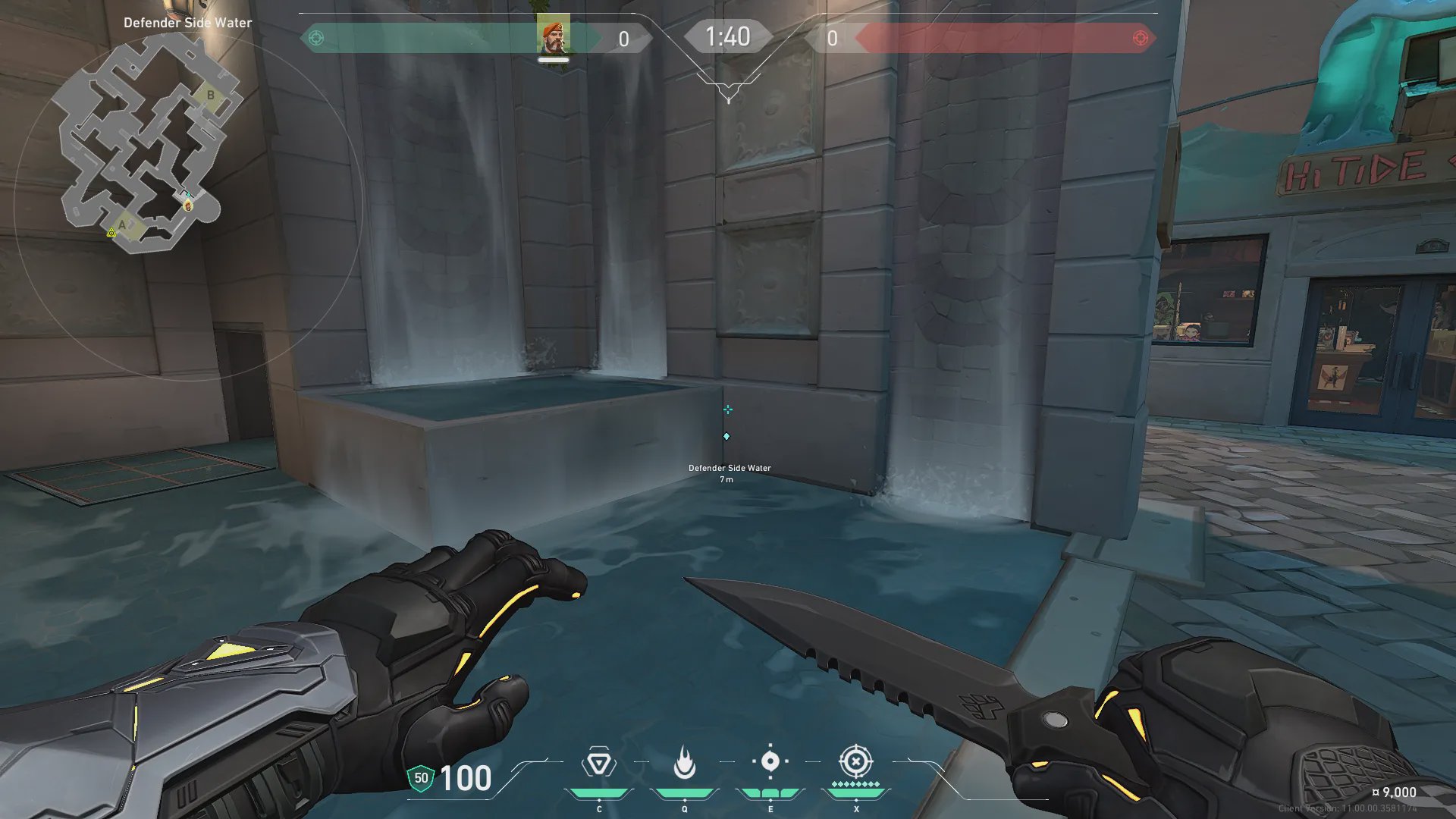Screen dimensions: 1456x819
Task: Use the flame ability icon
Action: point(685,763)
